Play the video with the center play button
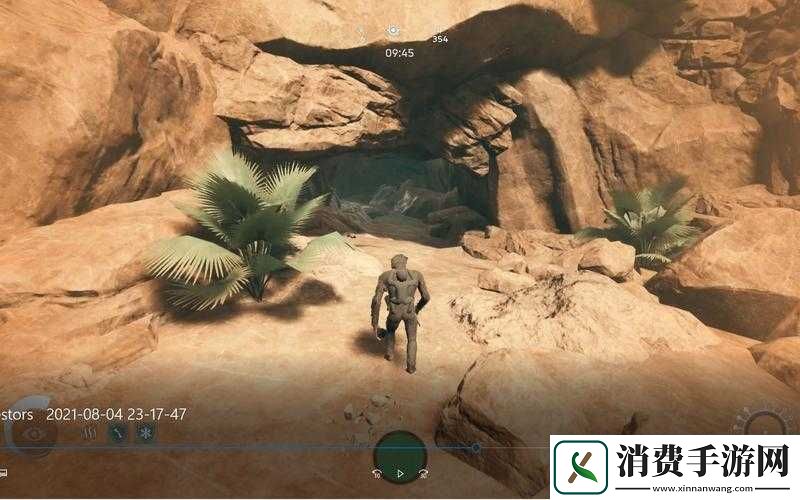The width and height of the screenshot is (800, 500). click(x=400, y=472)
